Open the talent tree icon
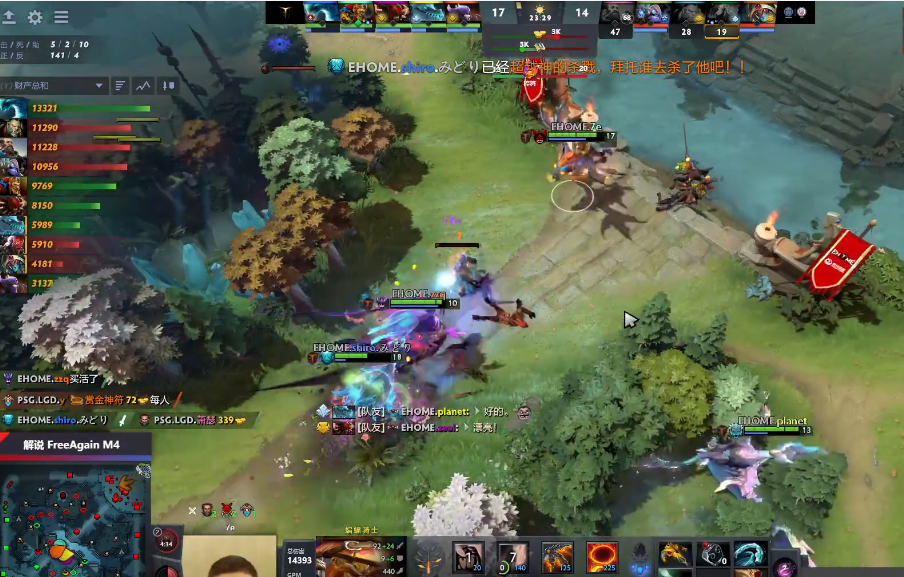 (x=430, y=557)
